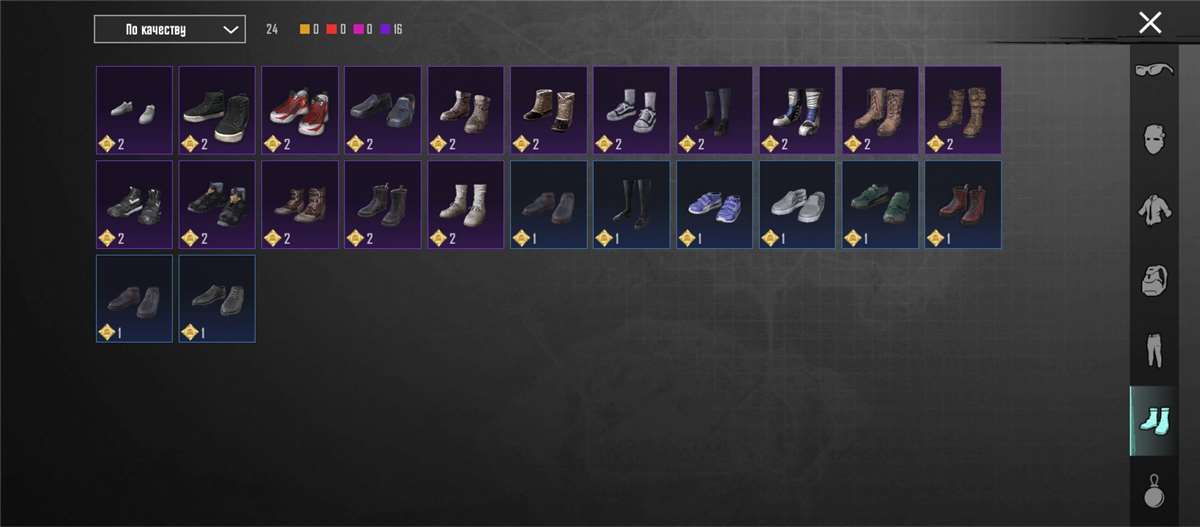Screen dimensions: 1200x527
Task: Pick the blue high-tops with striped socks
Action: point(798,110)
